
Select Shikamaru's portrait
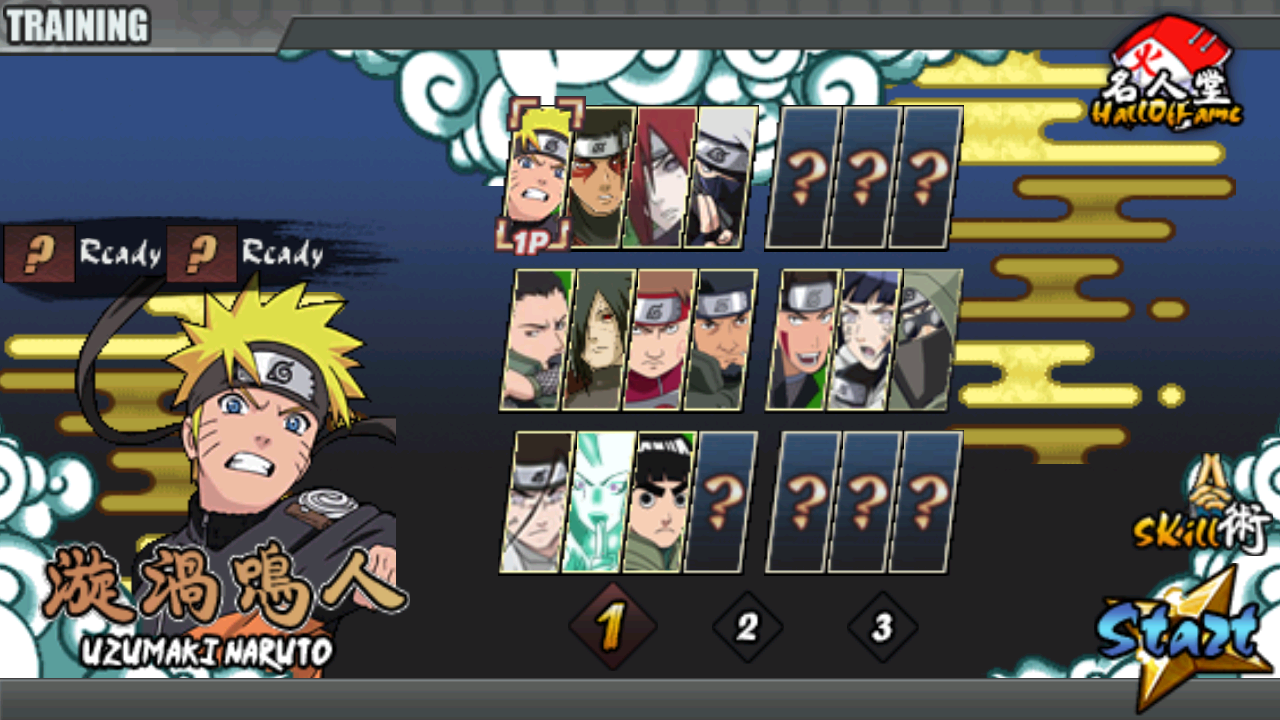pos(538,339)
